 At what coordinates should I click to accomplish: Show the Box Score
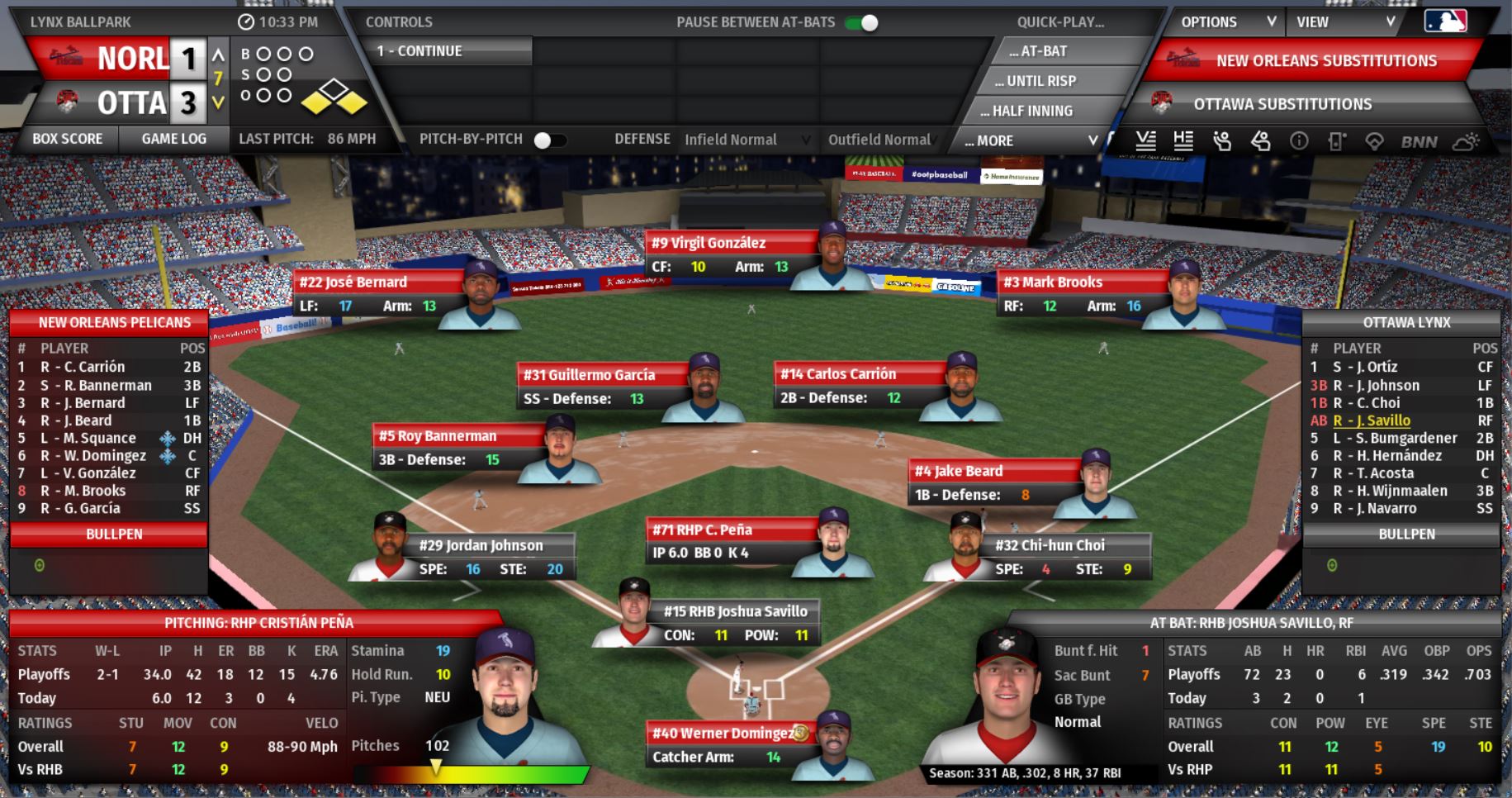tap(67, 139)
